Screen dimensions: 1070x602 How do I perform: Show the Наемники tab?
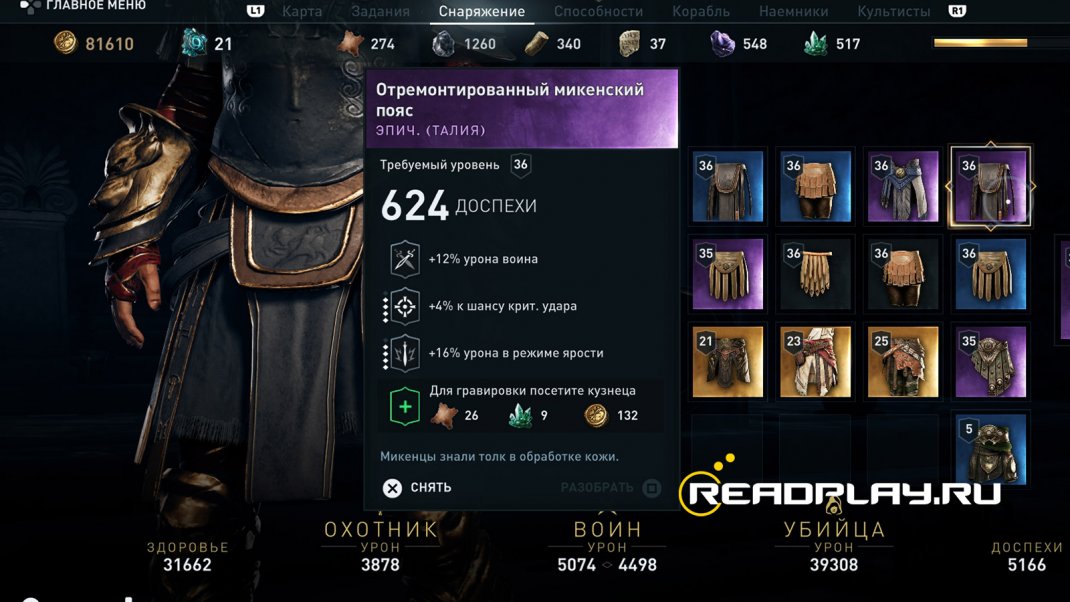click(793, 12)
